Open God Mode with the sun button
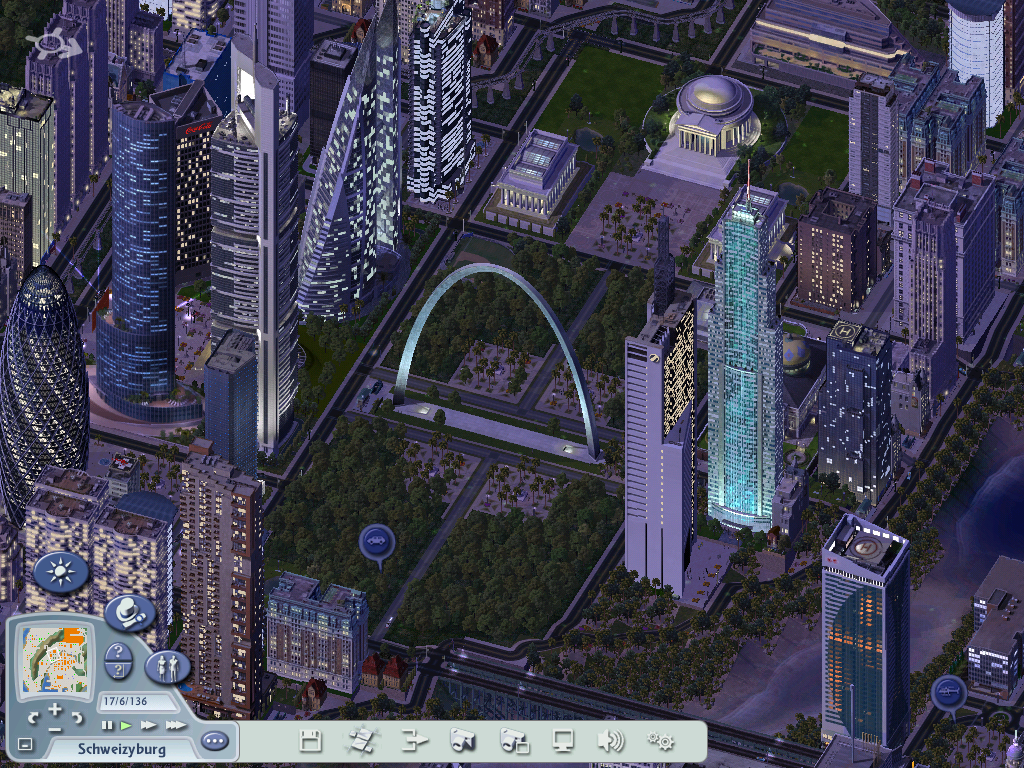Image resolution: width=1024 pixels, height=768 pixels. [x=62, y=572]
